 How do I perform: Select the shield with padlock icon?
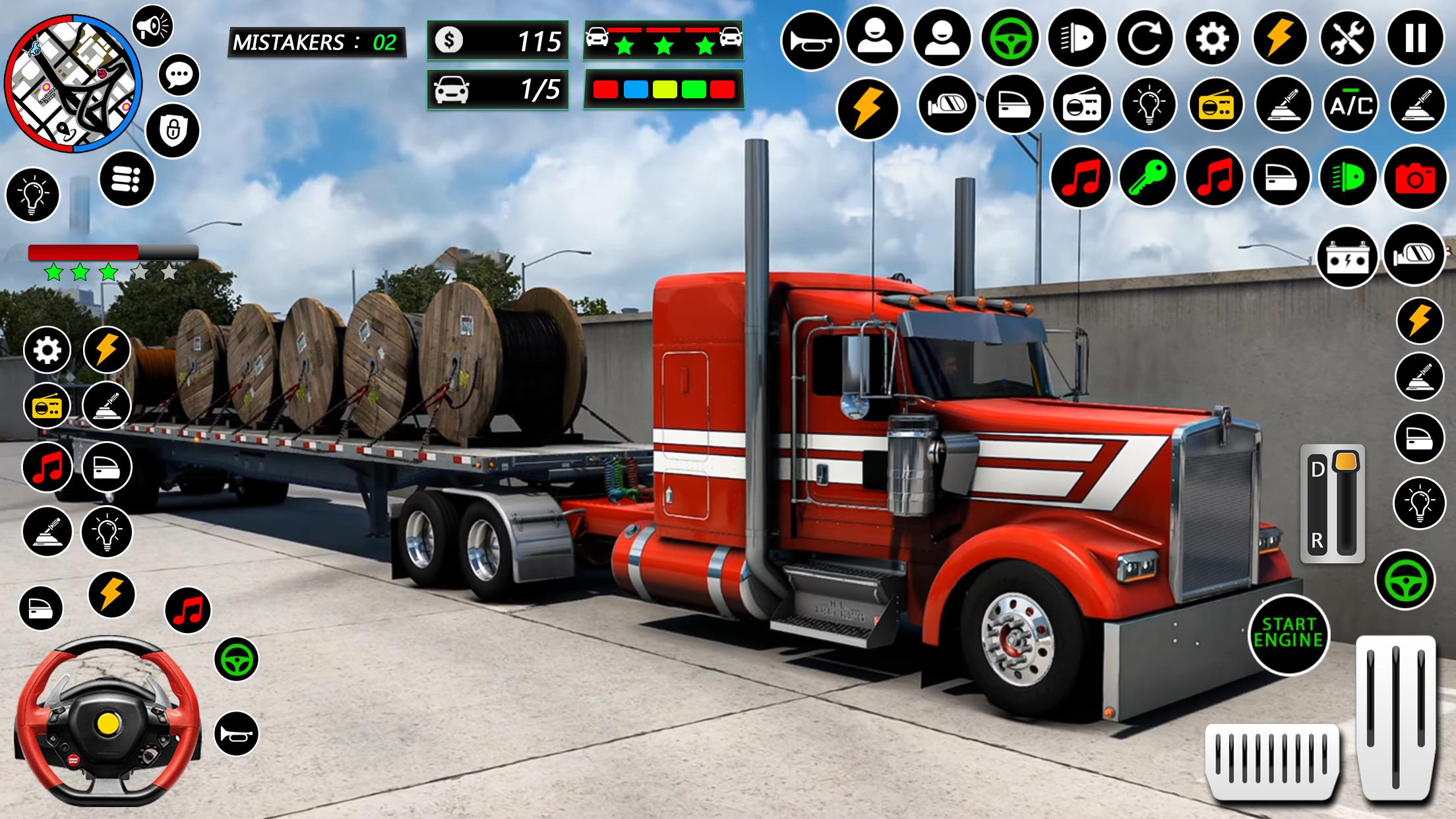pyautogui.click(x=172, y=130)
